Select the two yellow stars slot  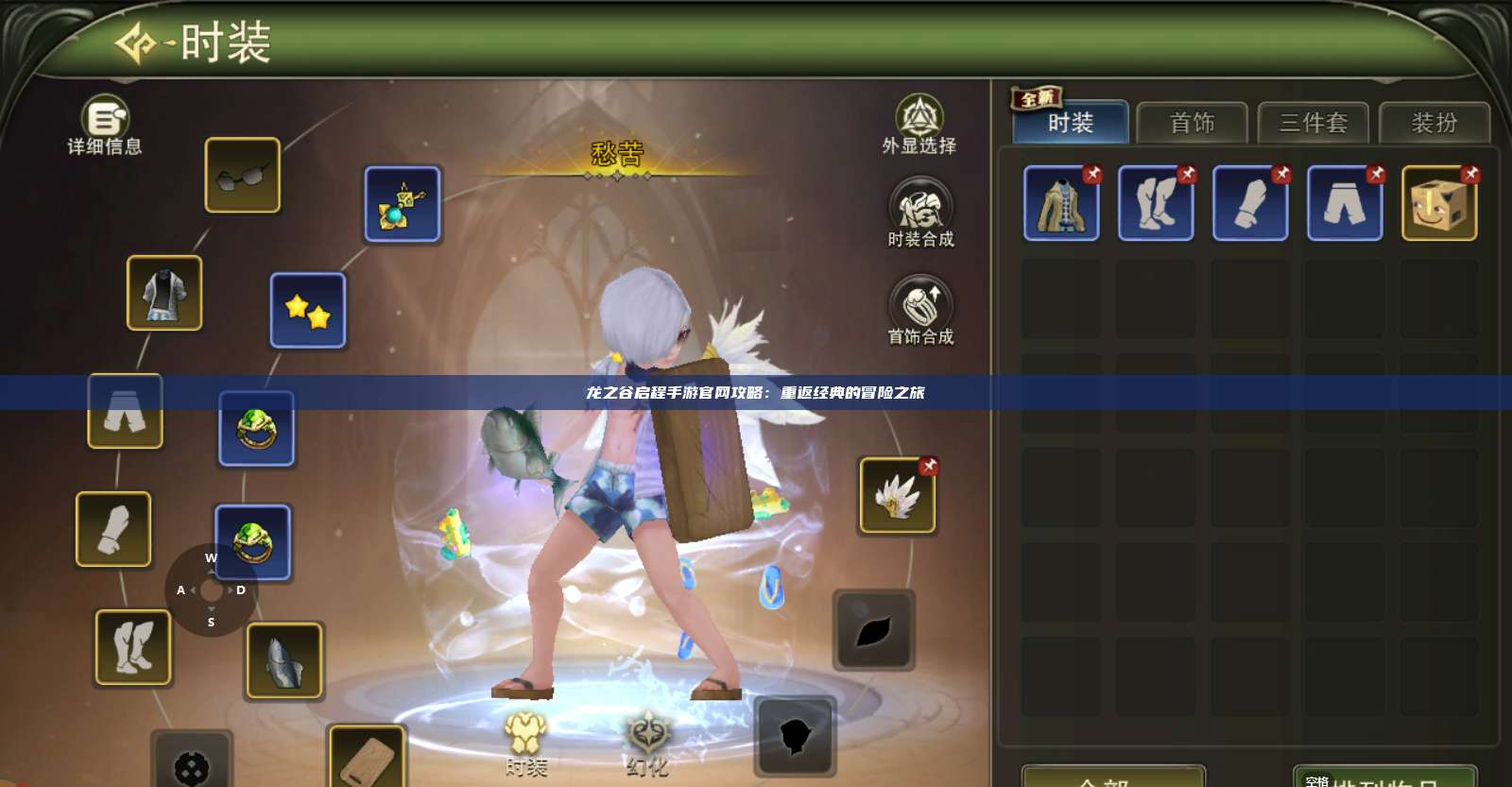308,310
